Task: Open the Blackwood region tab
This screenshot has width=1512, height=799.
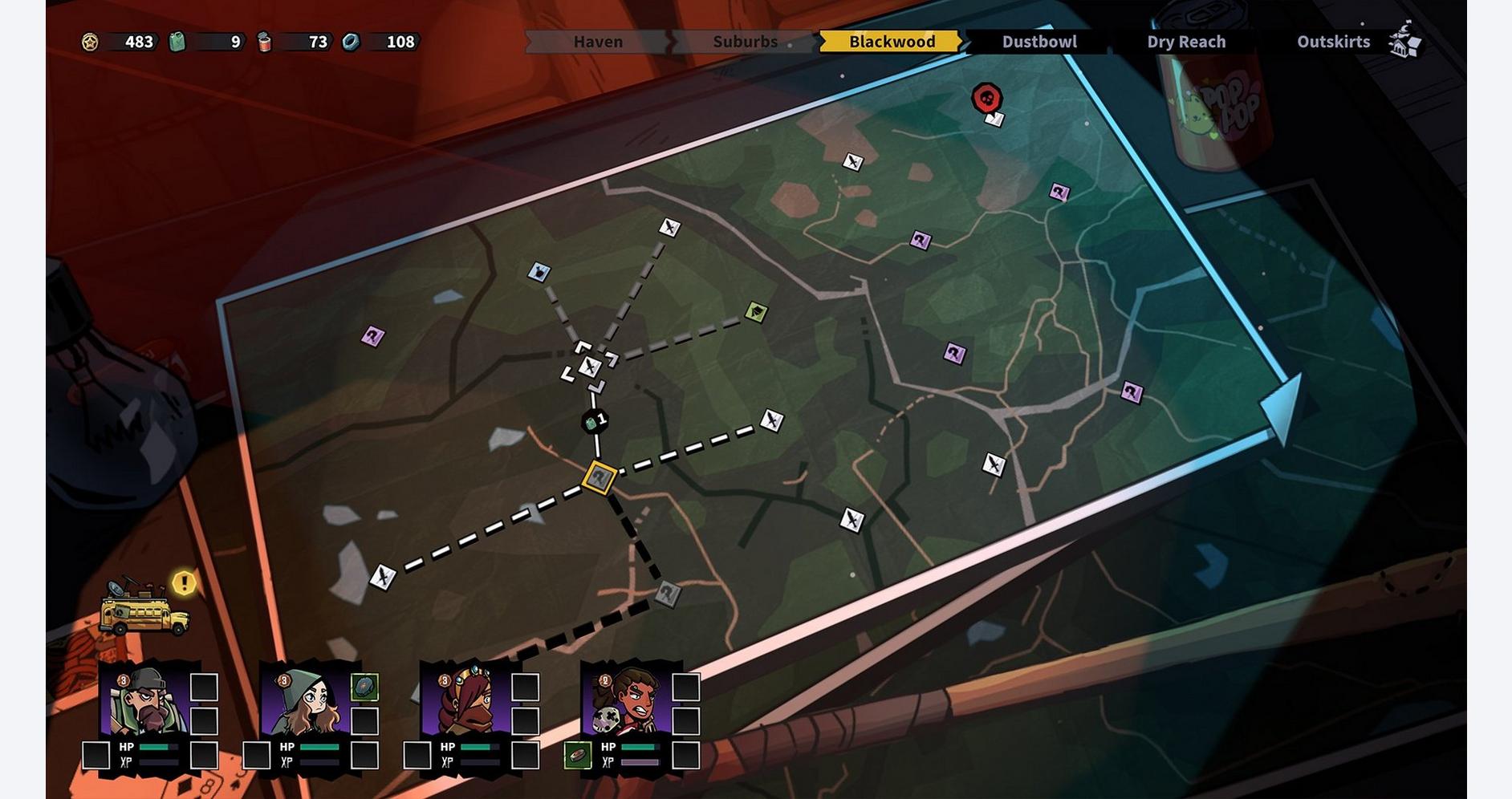Action: click(x=892, y=42)
